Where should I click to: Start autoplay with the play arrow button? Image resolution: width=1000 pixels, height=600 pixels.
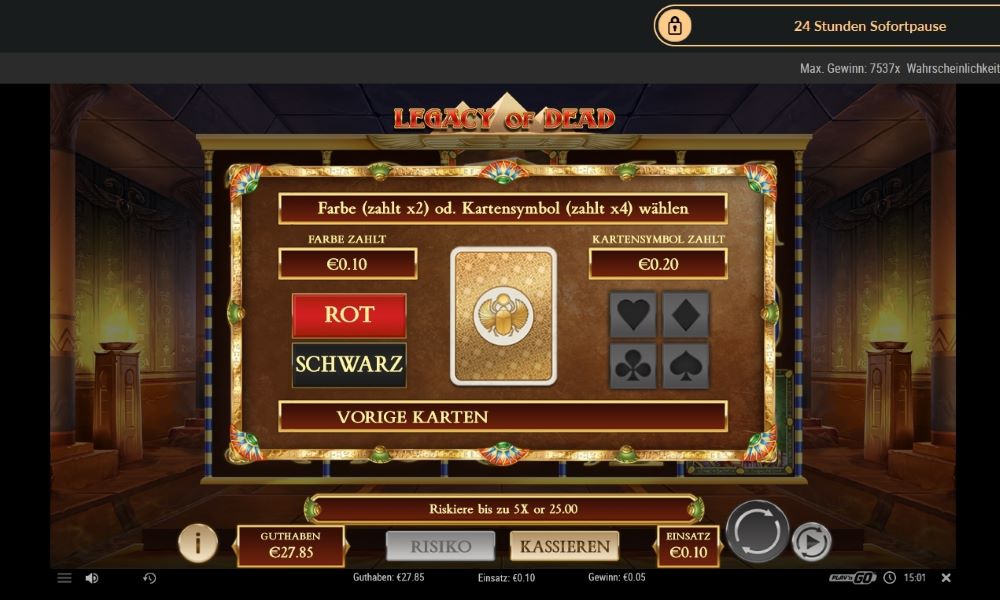coord(811,542)
